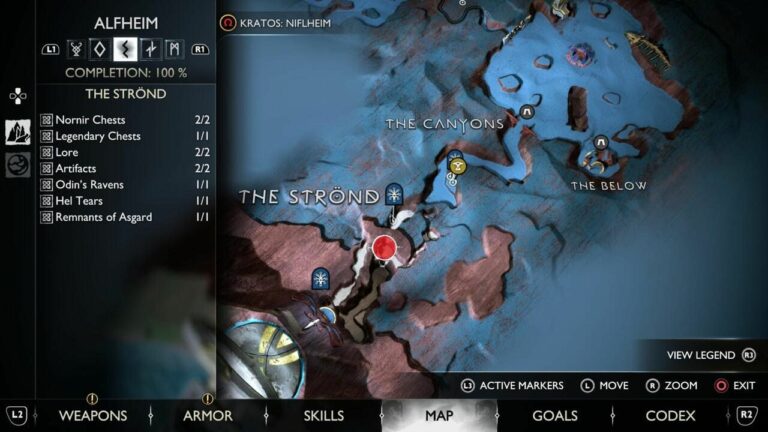Click the Lore collectibles row
768x432 pixels.
(x=126, y=152)
